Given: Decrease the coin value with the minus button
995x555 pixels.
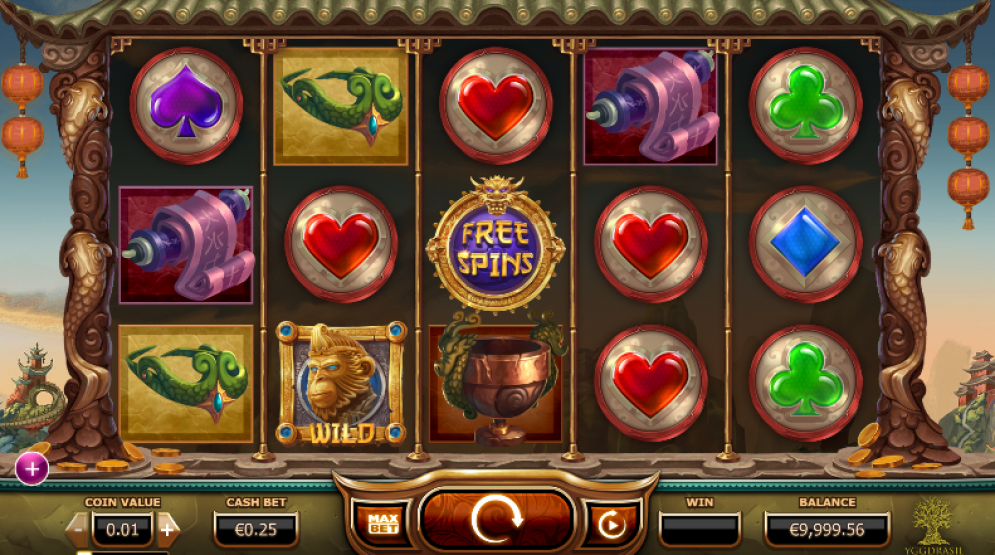Looking at the screenshot, I should (x=77, y=527).
